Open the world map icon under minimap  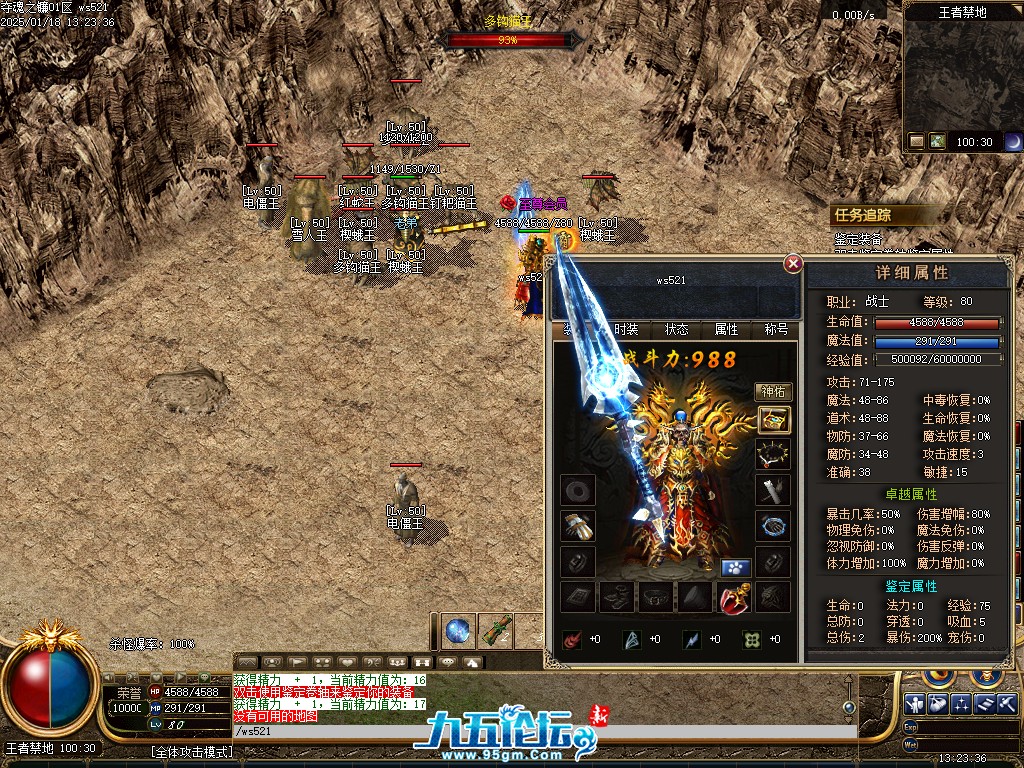[x=938, y=141]
